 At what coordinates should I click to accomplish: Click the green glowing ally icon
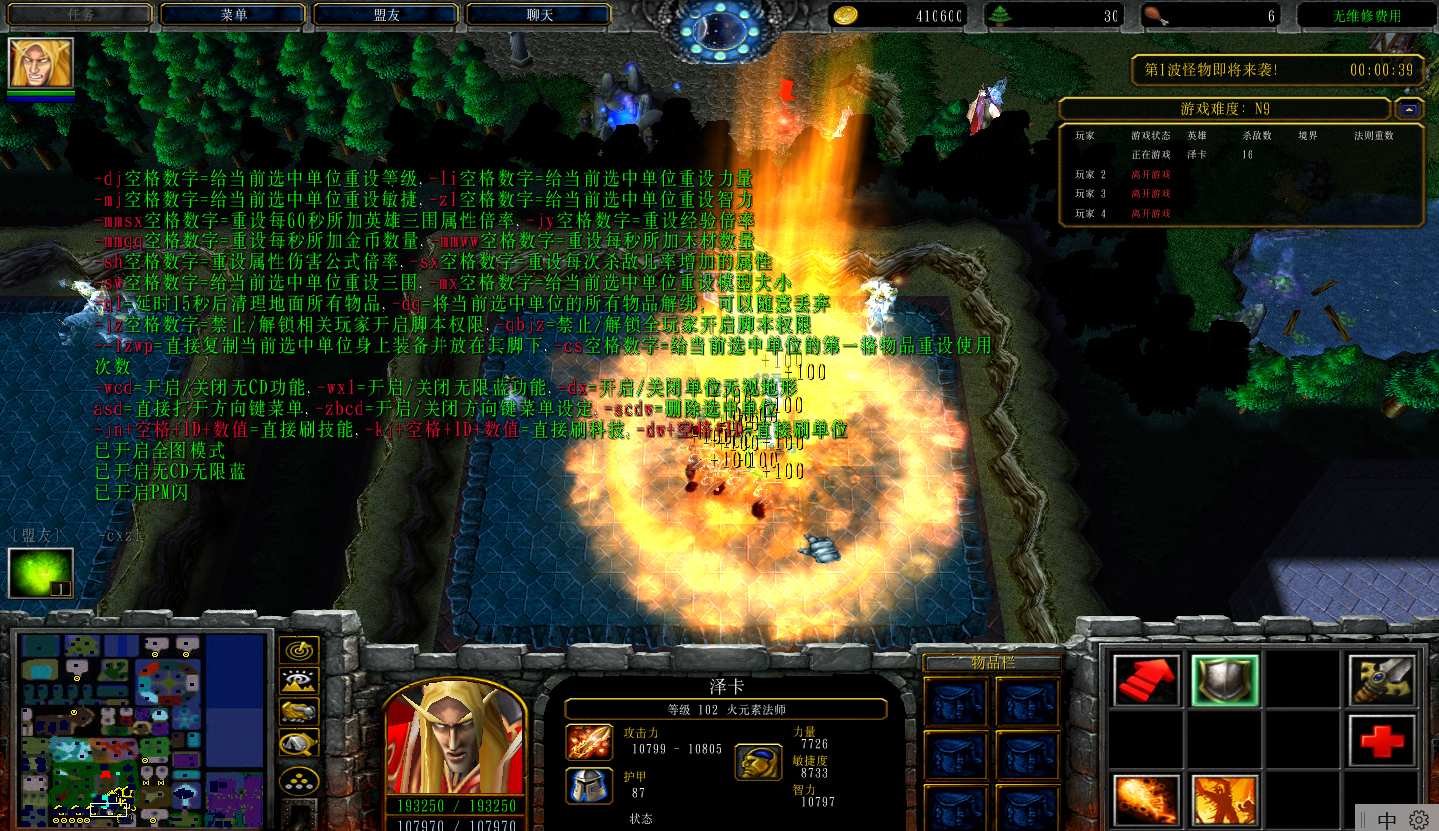coord(40,573)
